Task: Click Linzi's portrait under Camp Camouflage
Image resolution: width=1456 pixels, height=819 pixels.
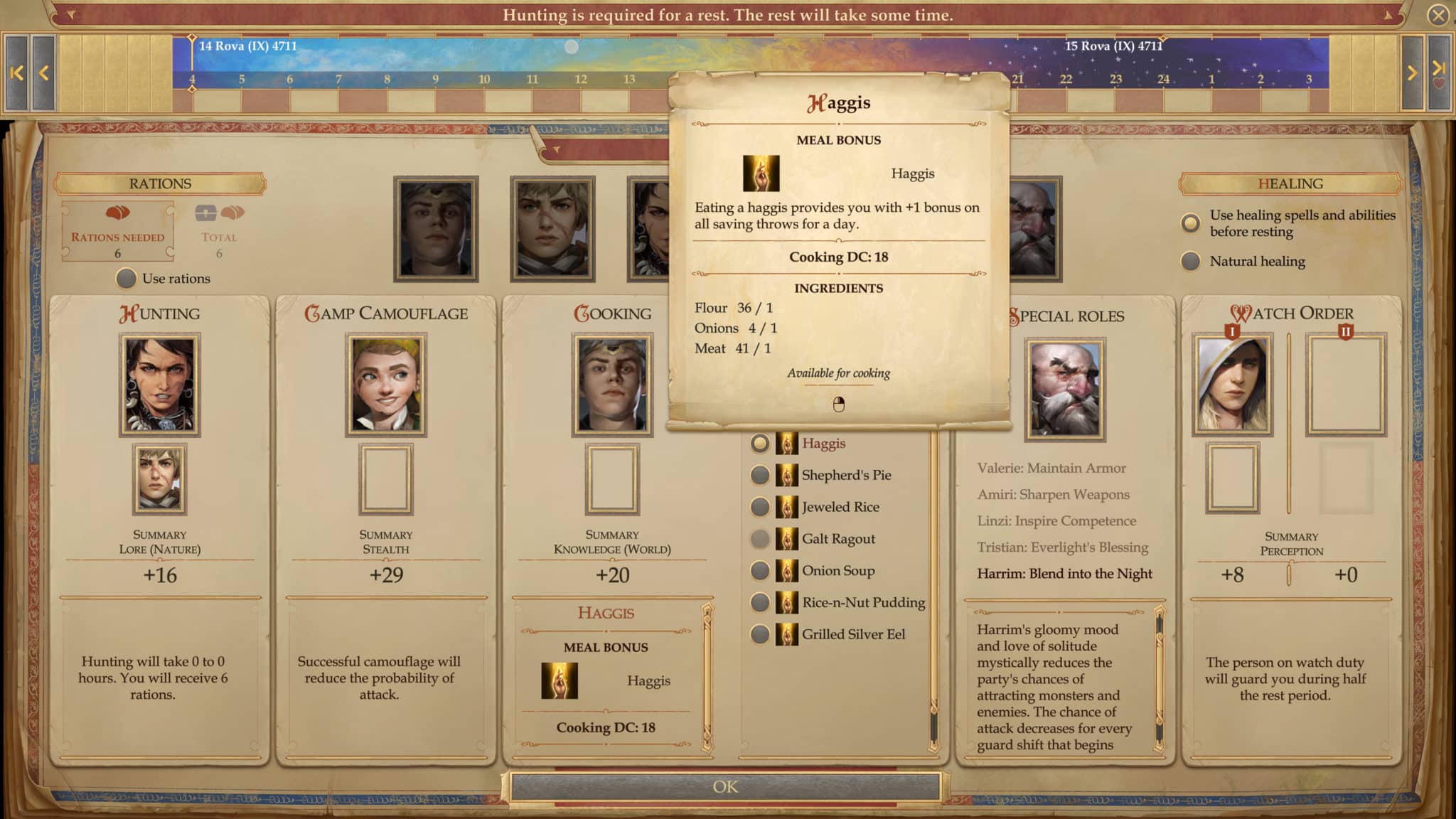Action: (x=386, y=384)
